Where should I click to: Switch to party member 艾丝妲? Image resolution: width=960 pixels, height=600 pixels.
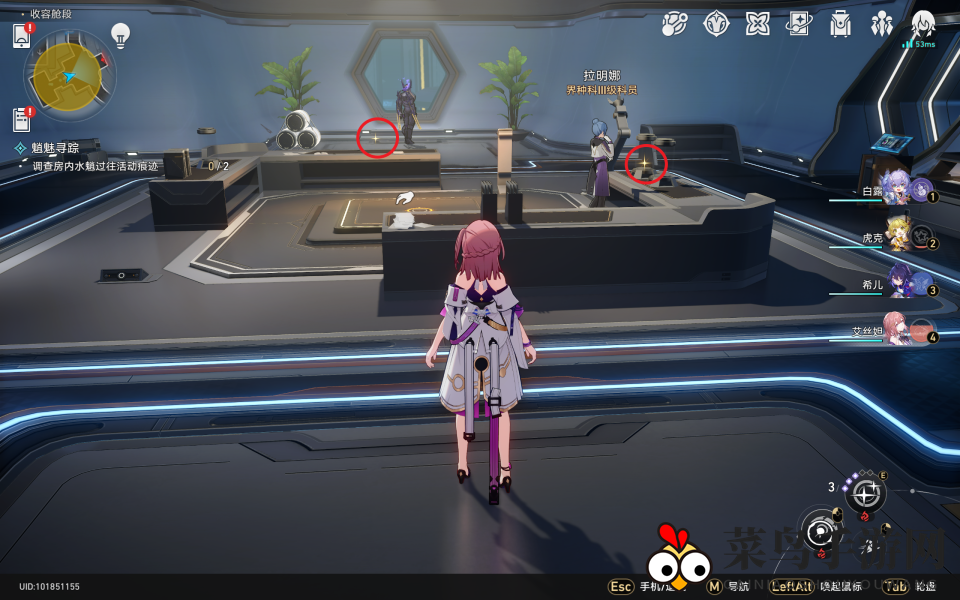907,329
